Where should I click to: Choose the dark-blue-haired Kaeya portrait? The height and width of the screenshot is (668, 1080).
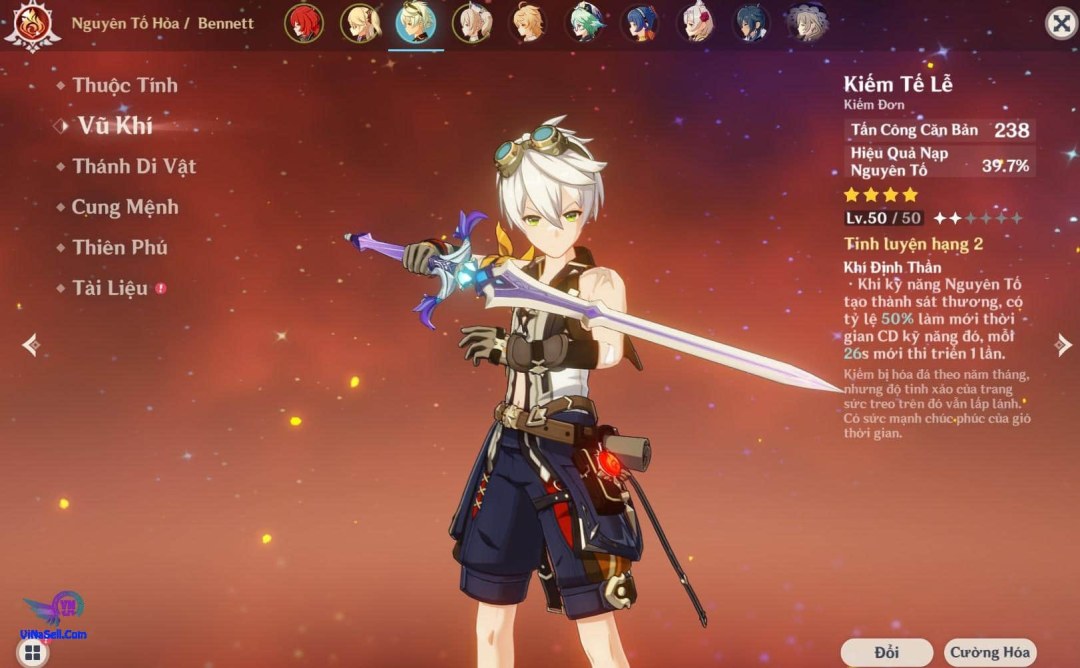pyautogui.click(x=751, y=23)
